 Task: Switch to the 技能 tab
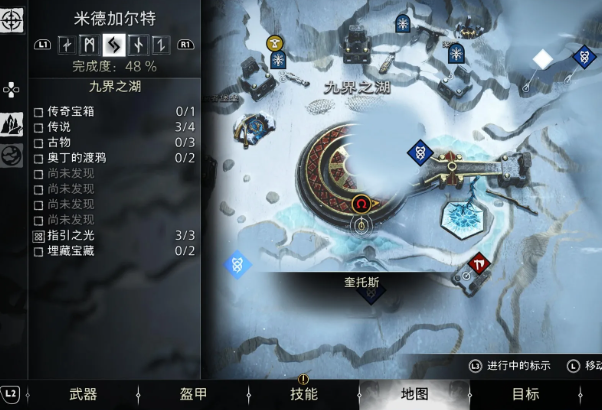[x=304, y=394]
